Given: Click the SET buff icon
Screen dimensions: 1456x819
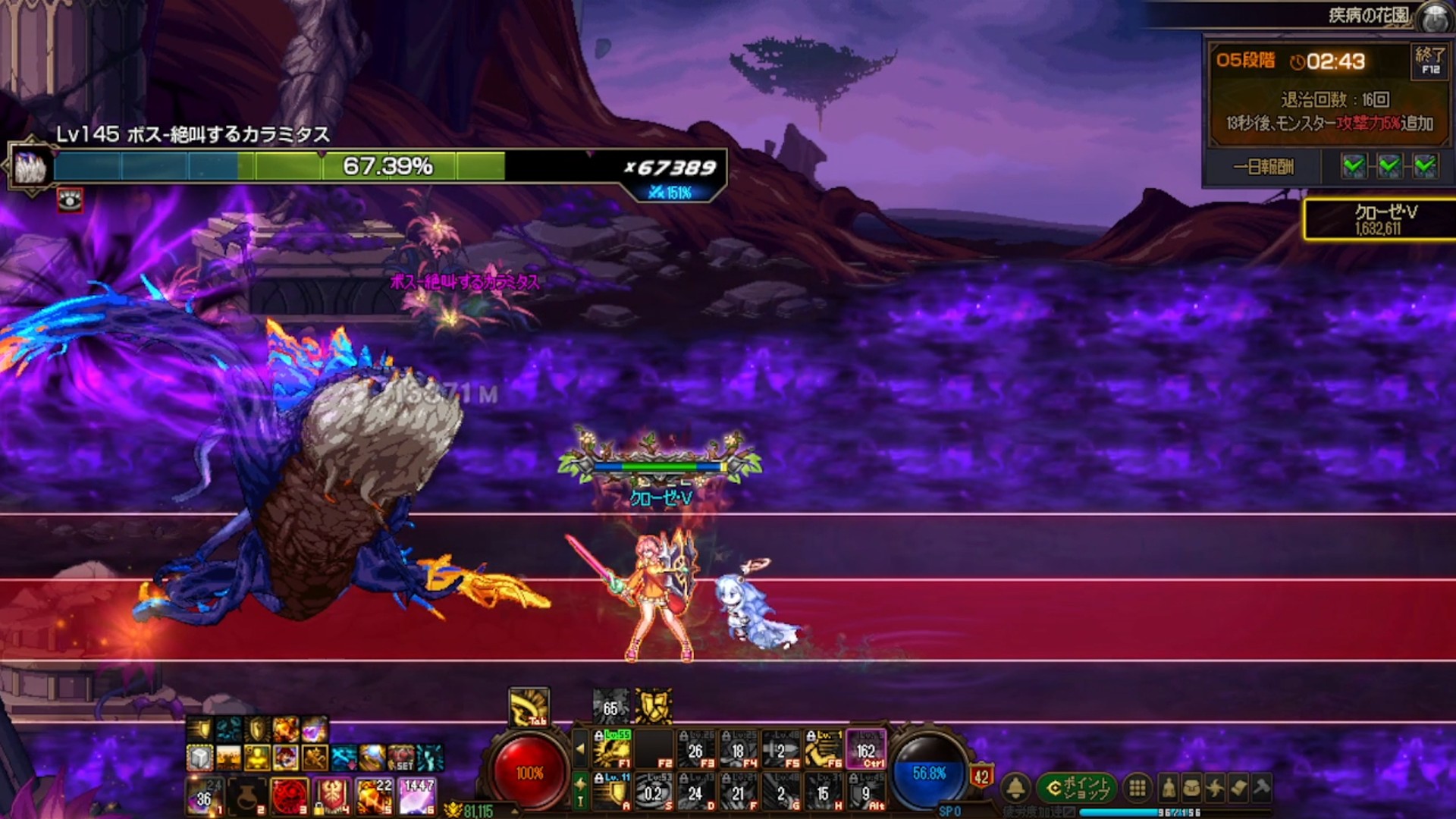Looking at the screenshot, I should coord(401,757).
